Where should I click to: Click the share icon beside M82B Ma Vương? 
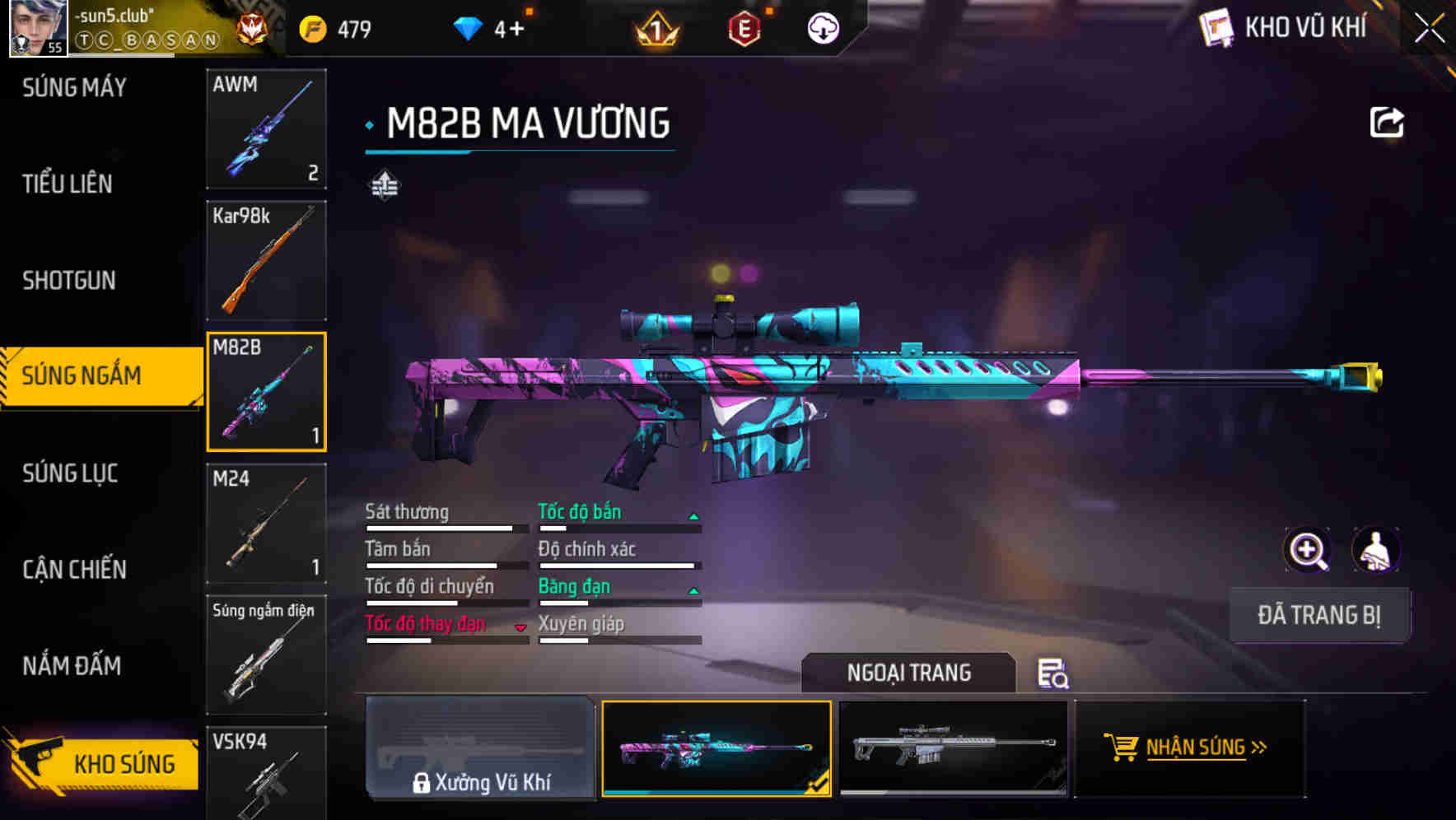(x=1387, y=121)
